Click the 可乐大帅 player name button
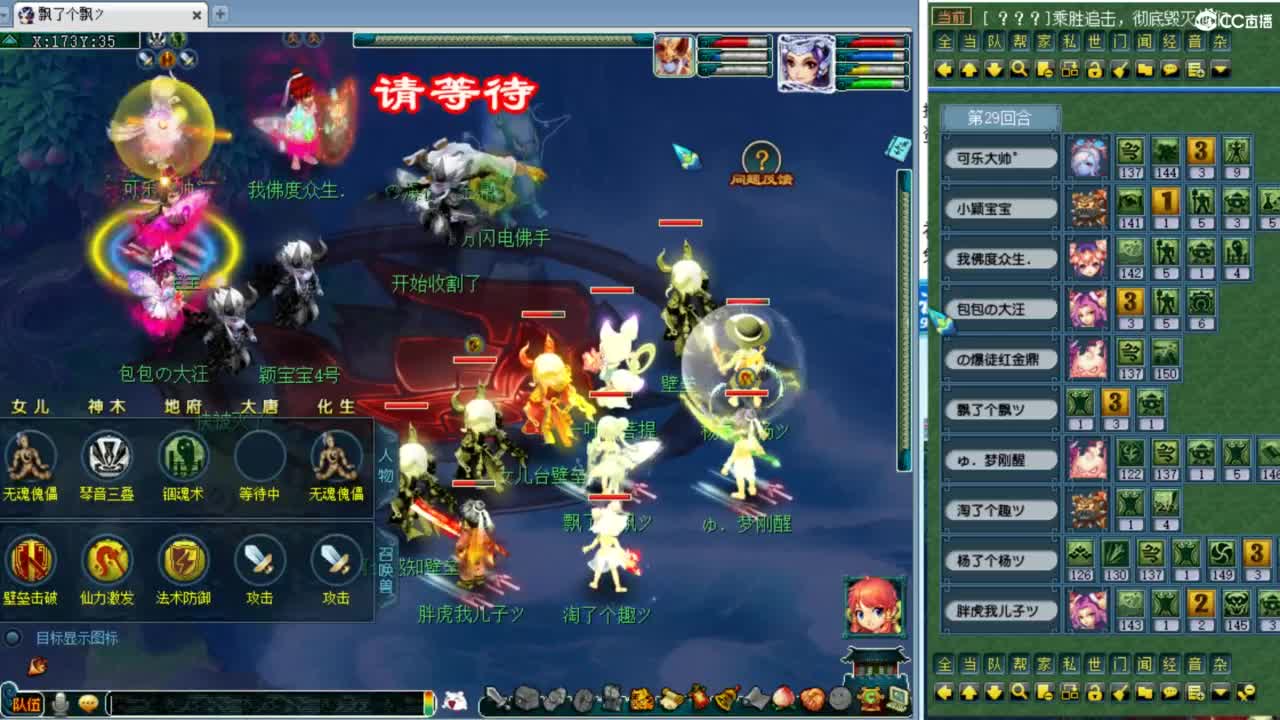 (x=999, y=158)
